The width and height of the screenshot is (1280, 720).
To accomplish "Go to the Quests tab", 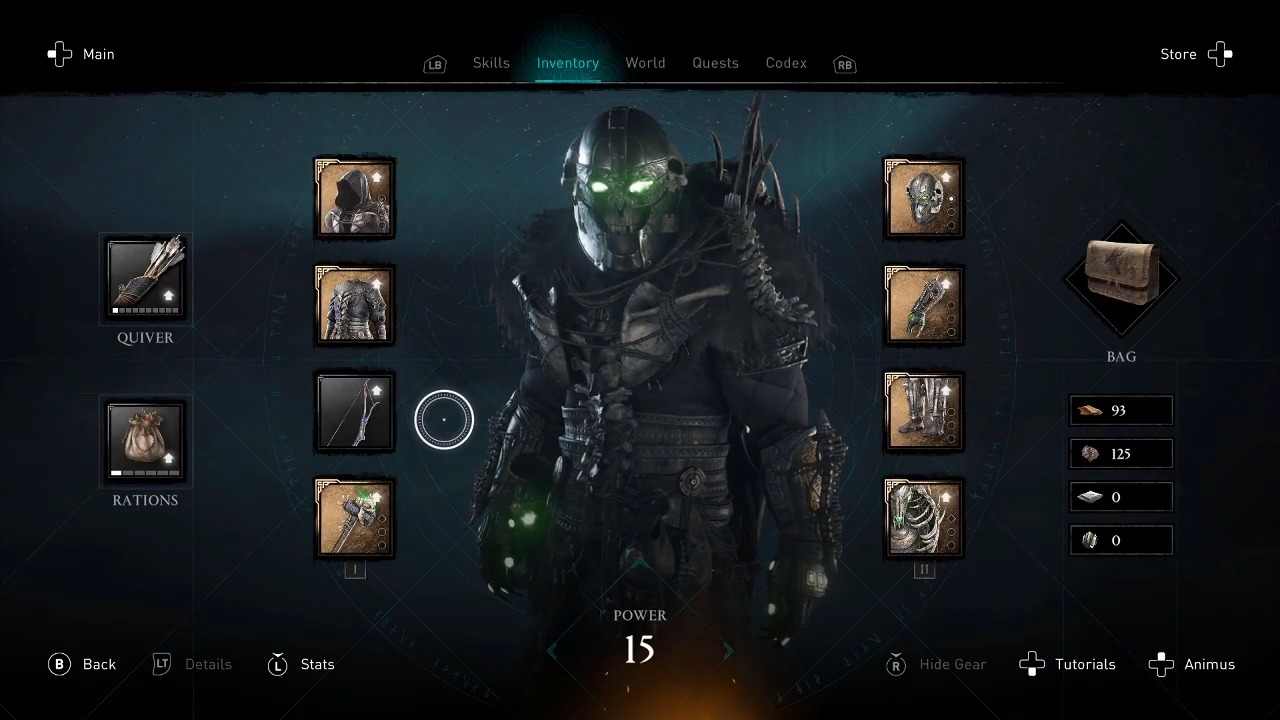I will [715, 63].
